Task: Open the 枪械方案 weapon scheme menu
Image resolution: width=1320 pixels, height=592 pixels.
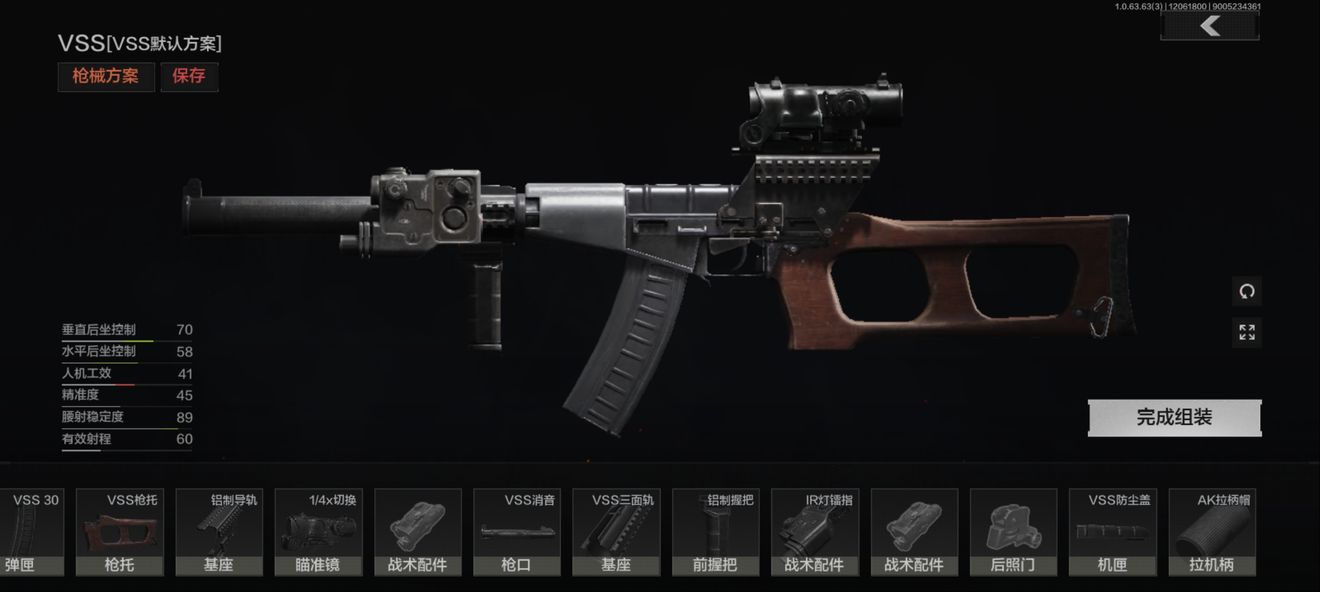Action: coord(106,76)
